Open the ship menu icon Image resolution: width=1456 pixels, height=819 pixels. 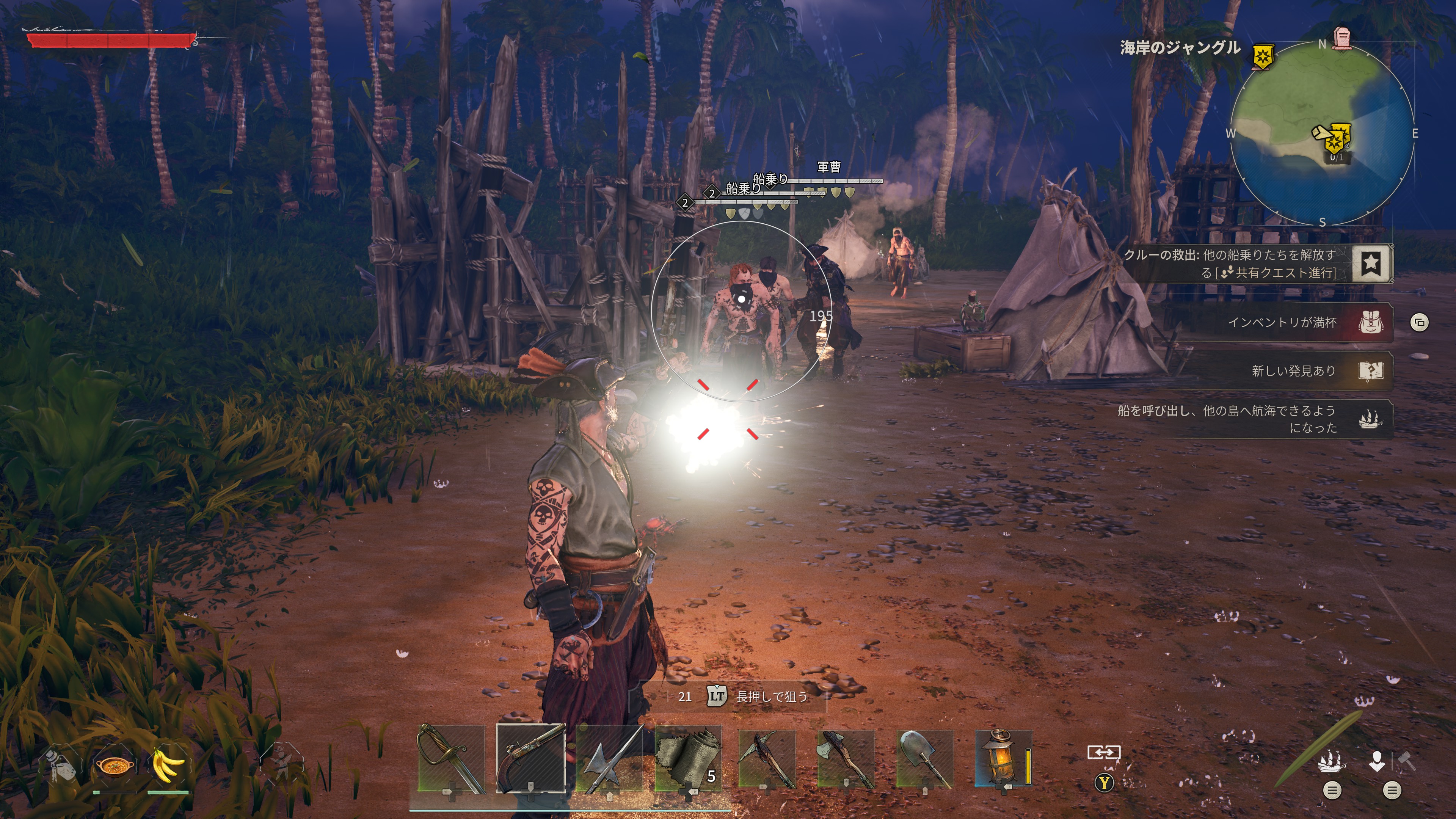[1332, 761]
